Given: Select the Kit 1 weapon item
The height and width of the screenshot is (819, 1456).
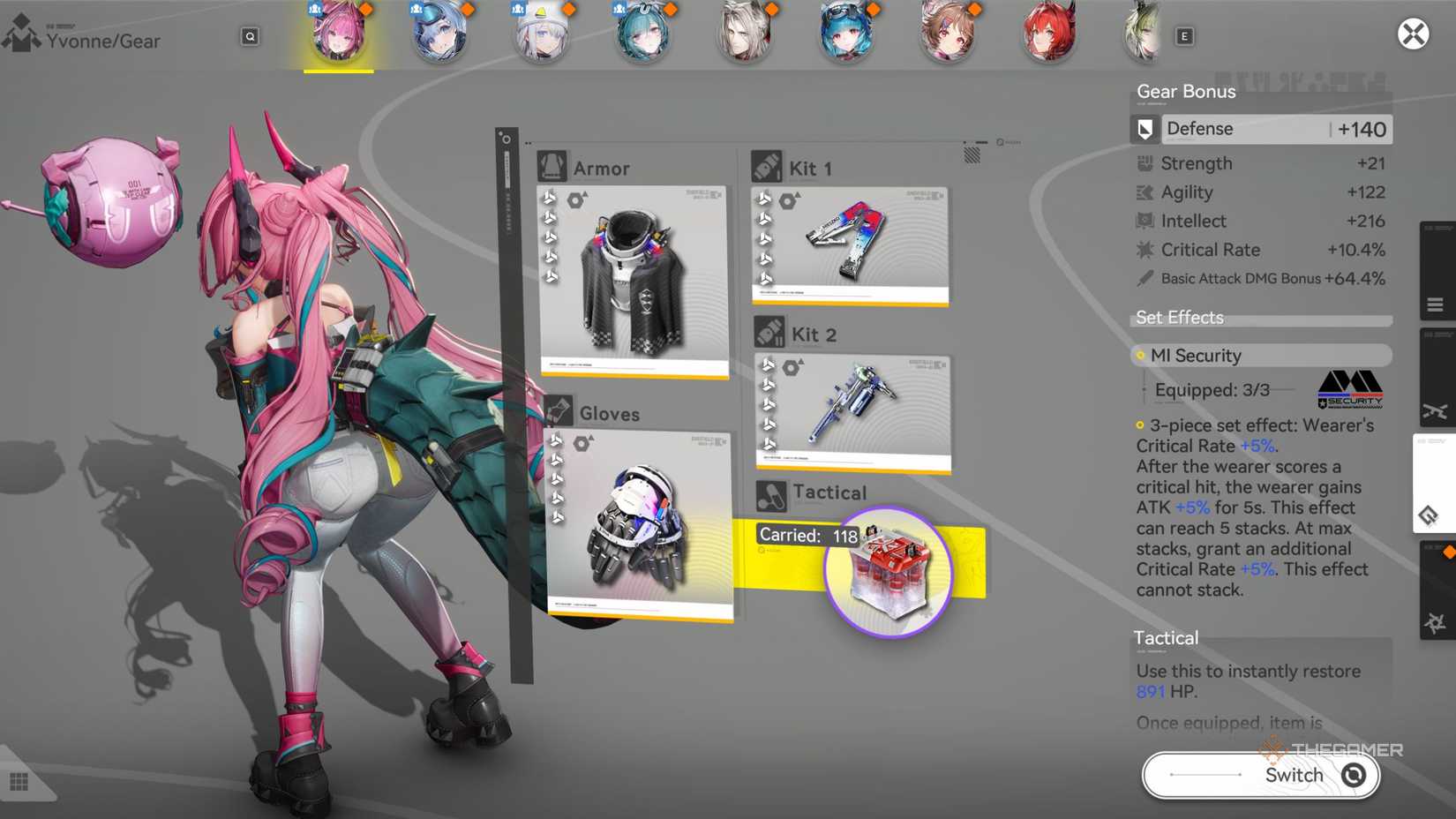Looking at the screenshot, I should tap(850, 243).
